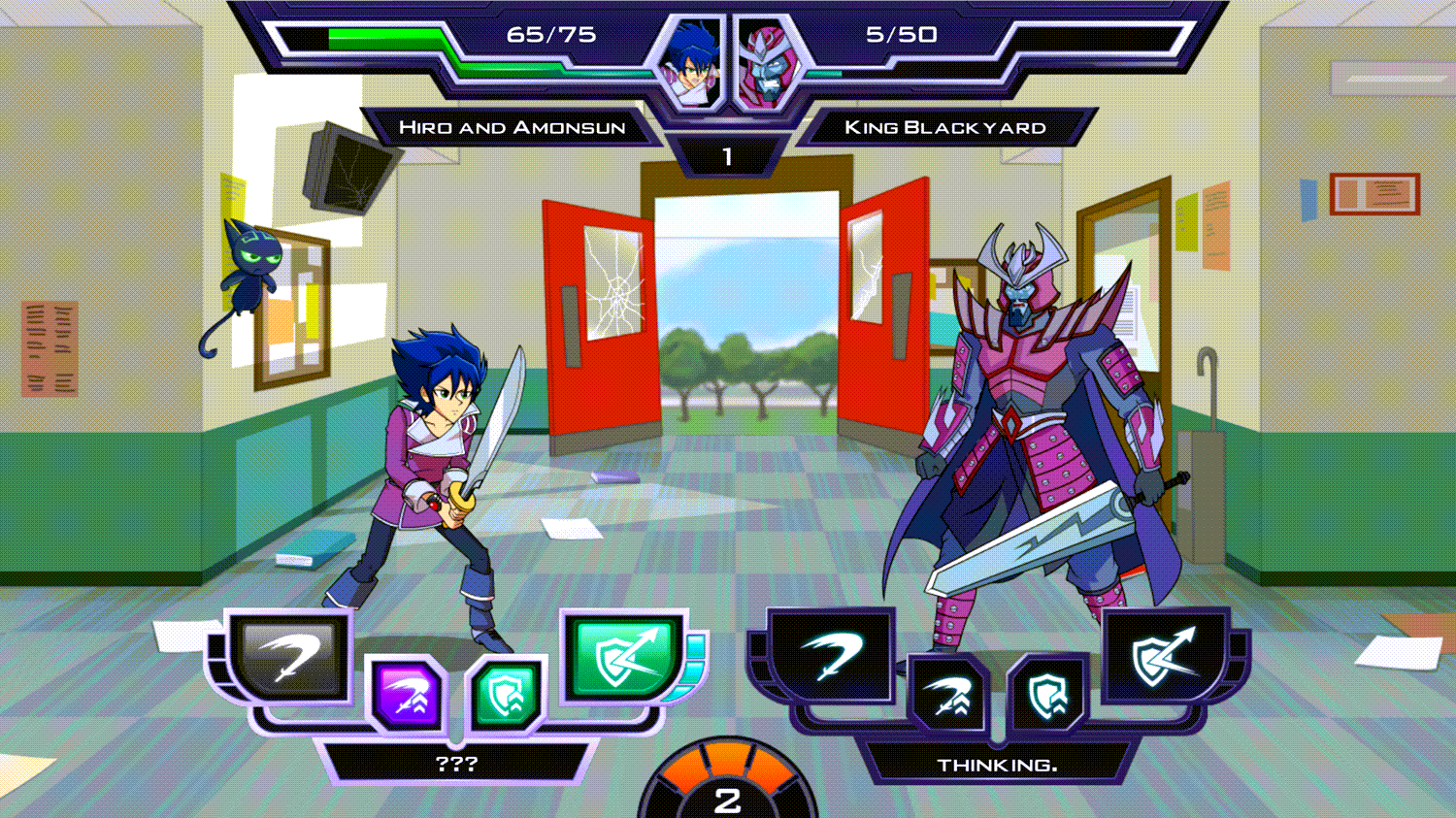1456x818 pixels.
Task: Use the green shield counter move
Action: point(623,656)
